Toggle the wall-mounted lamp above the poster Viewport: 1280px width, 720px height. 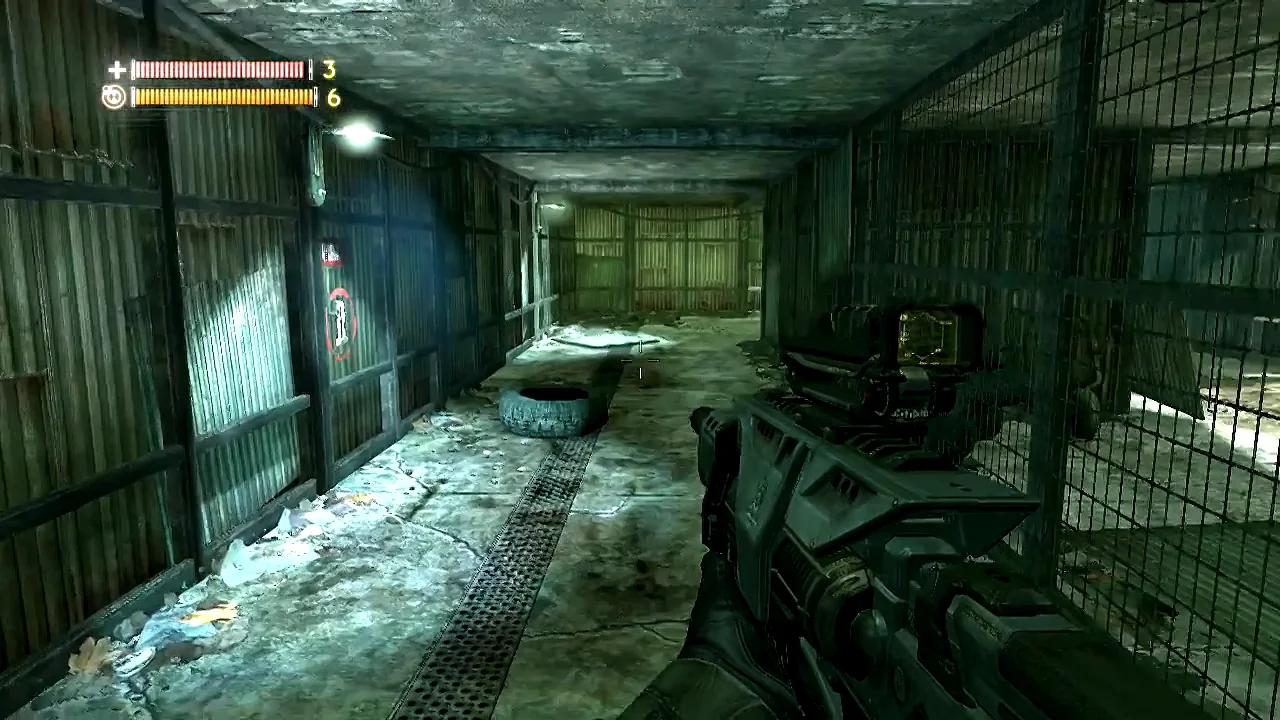click(358, 135)
